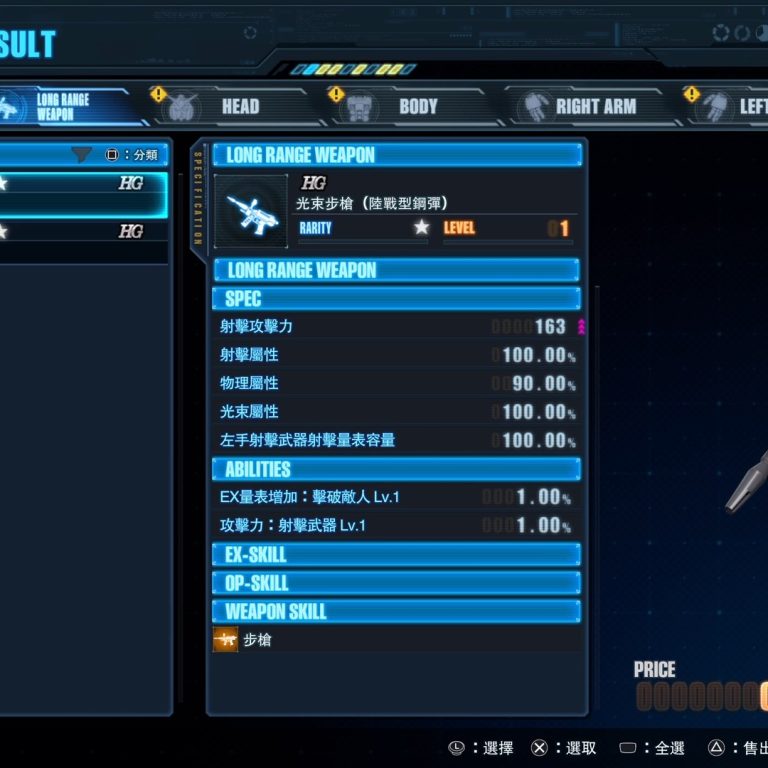768x768 pixels.
Task: Switch to the RIGHT ARM tab
Action: point(580,106)
